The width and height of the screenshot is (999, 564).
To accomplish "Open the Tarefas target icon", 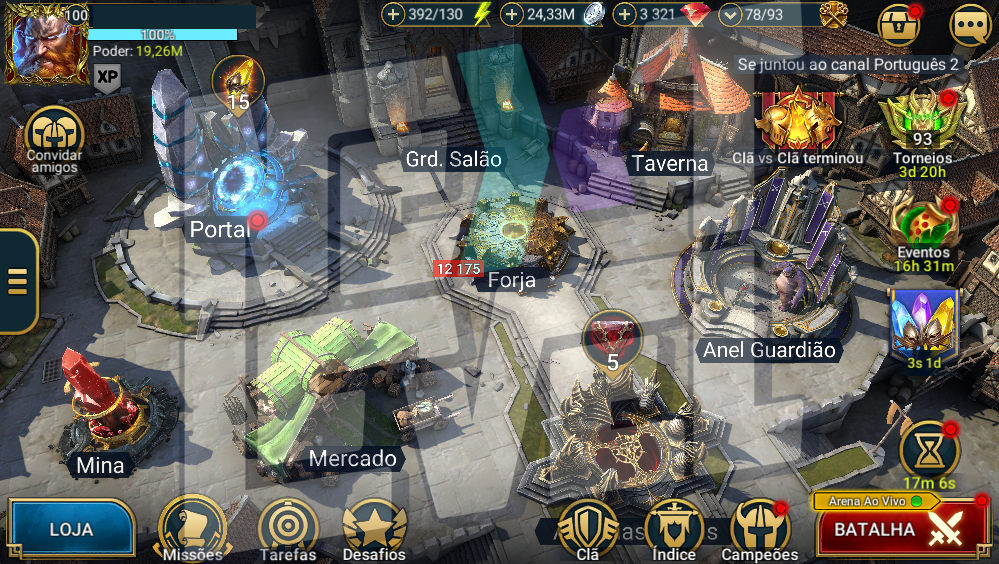I will pyautogui.click(x=288, y=526).
